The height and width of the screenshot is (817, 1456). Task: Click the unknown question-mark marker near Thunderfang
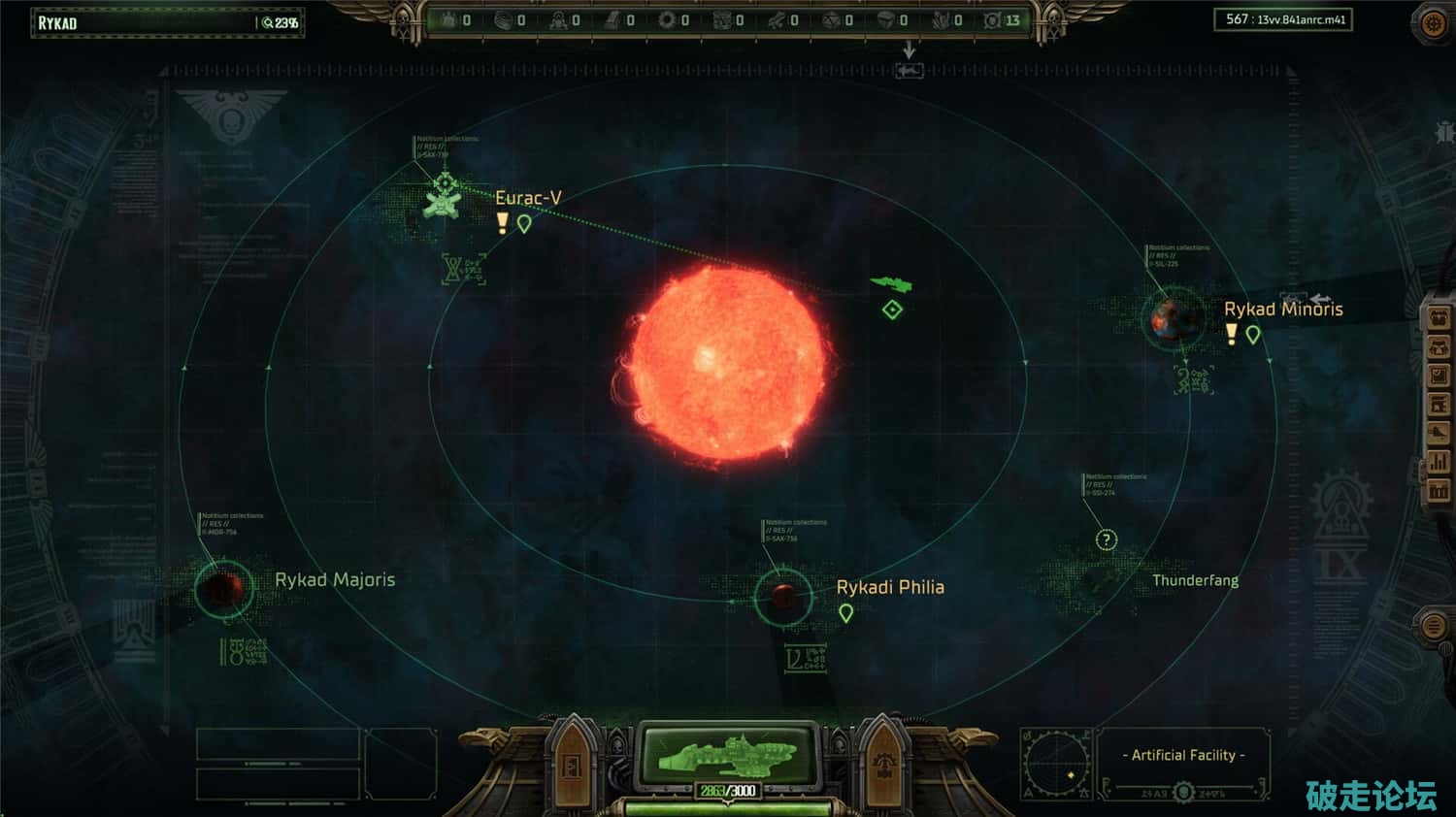(x=1107, y=540)
